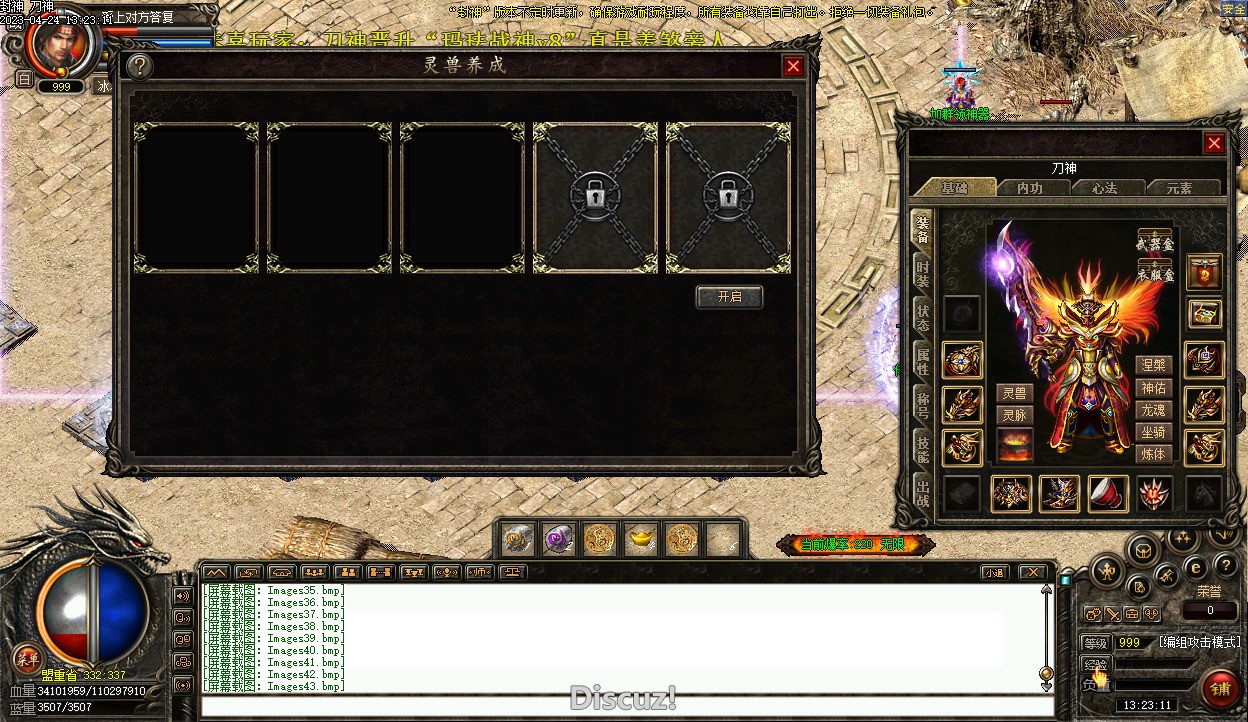The height and width of the screenshot is (722, 1248).
Task: Open the question mark help icon
Action: pos(140,66)
